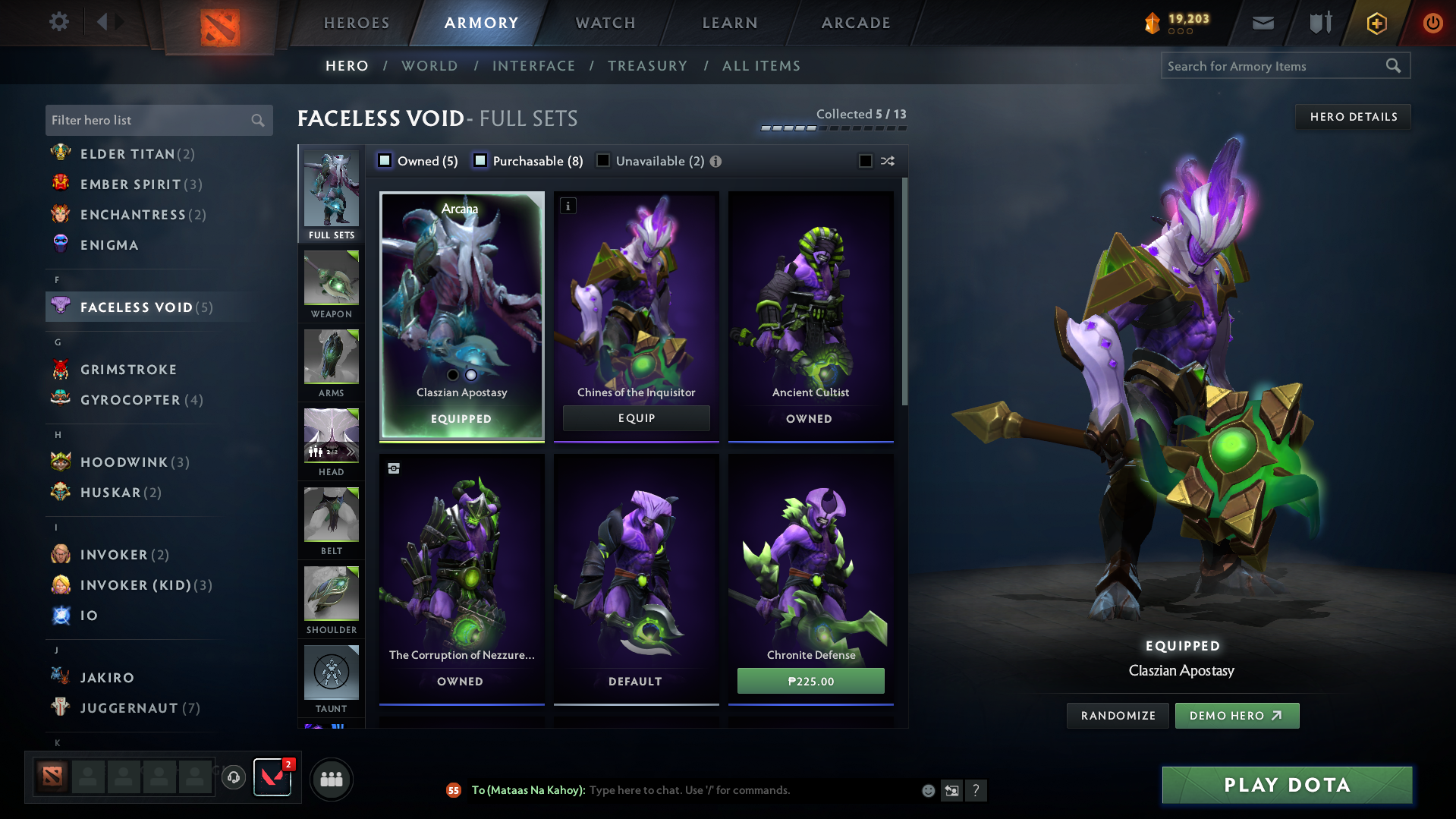Select the Weapon slot category
The width and height of the screenshot is (1456, 819).
point(332,286)
